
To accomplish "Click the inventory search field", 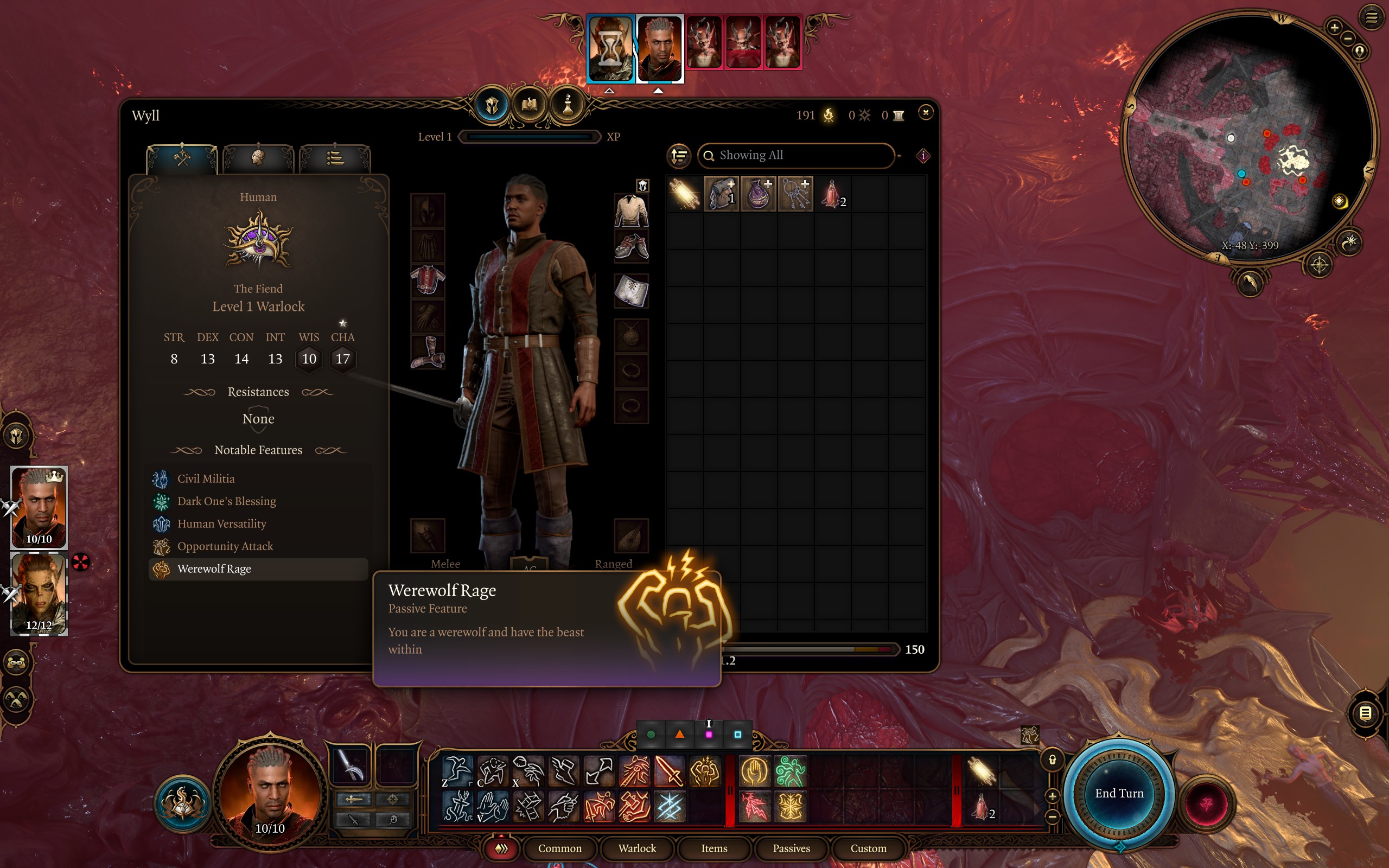I will [795, 155].
